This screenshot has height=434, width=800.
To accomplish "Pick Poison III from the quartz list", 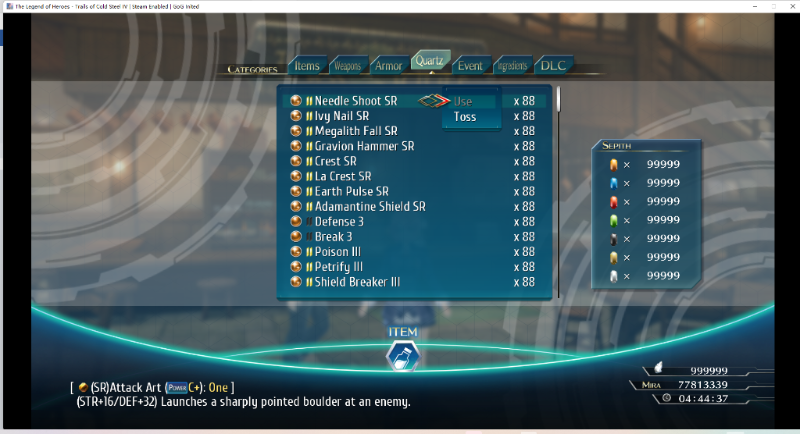I will point(339,252).
